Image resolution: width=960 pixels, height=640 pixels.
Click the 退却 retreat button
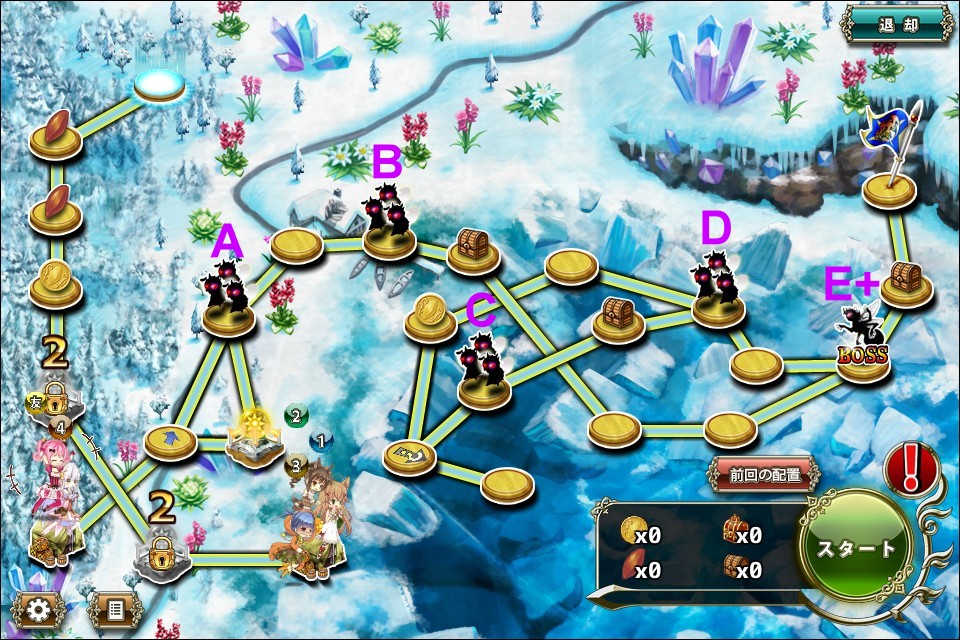tap(895, 24)
